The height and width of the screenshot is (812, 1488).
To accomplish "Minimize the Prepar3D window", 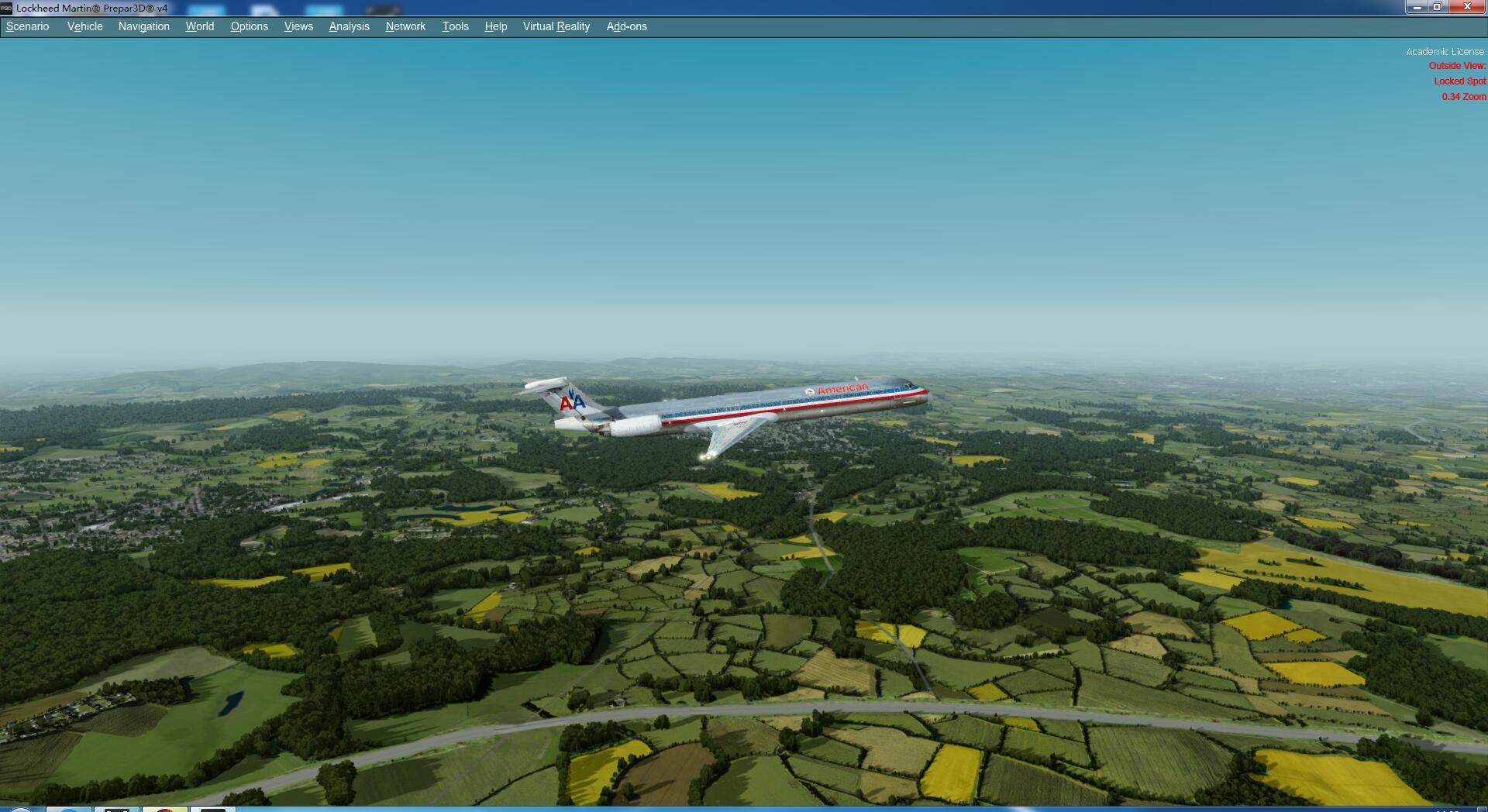I will coord(1417,7).
